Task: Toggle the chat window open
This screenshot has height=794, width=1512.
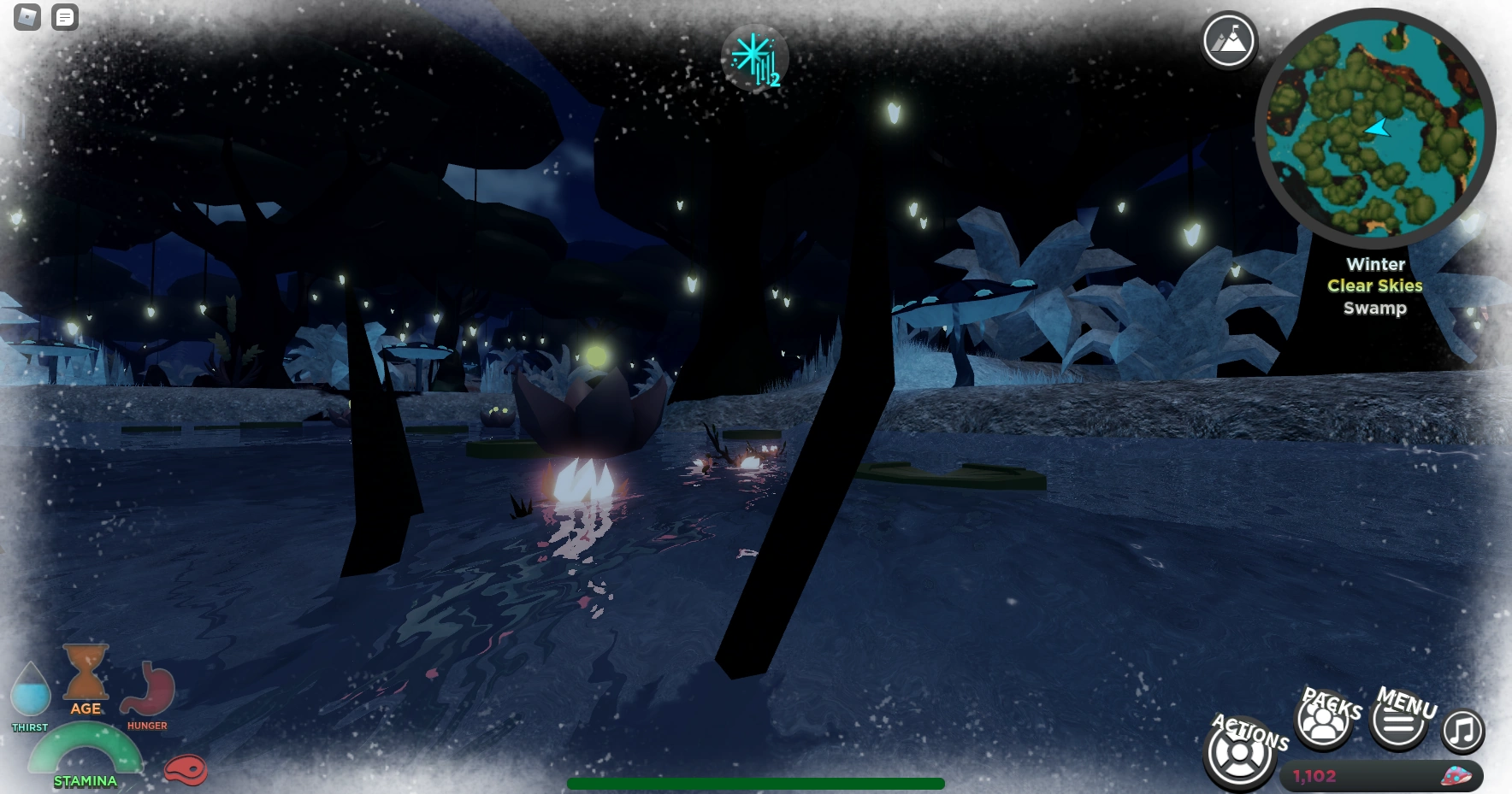Action: tap(64, 17)
